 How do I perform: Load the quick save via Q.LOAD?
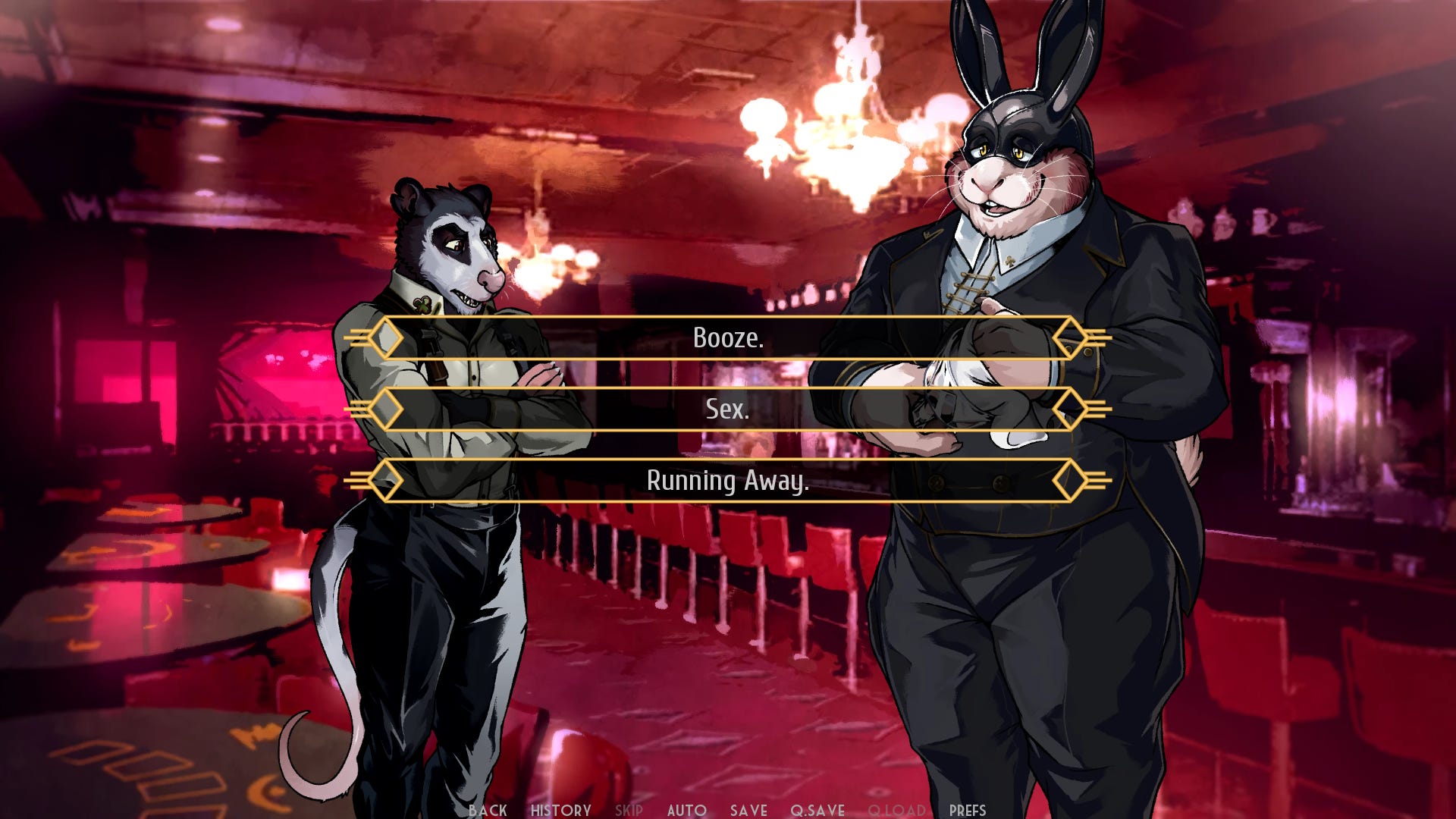(897, 810)
